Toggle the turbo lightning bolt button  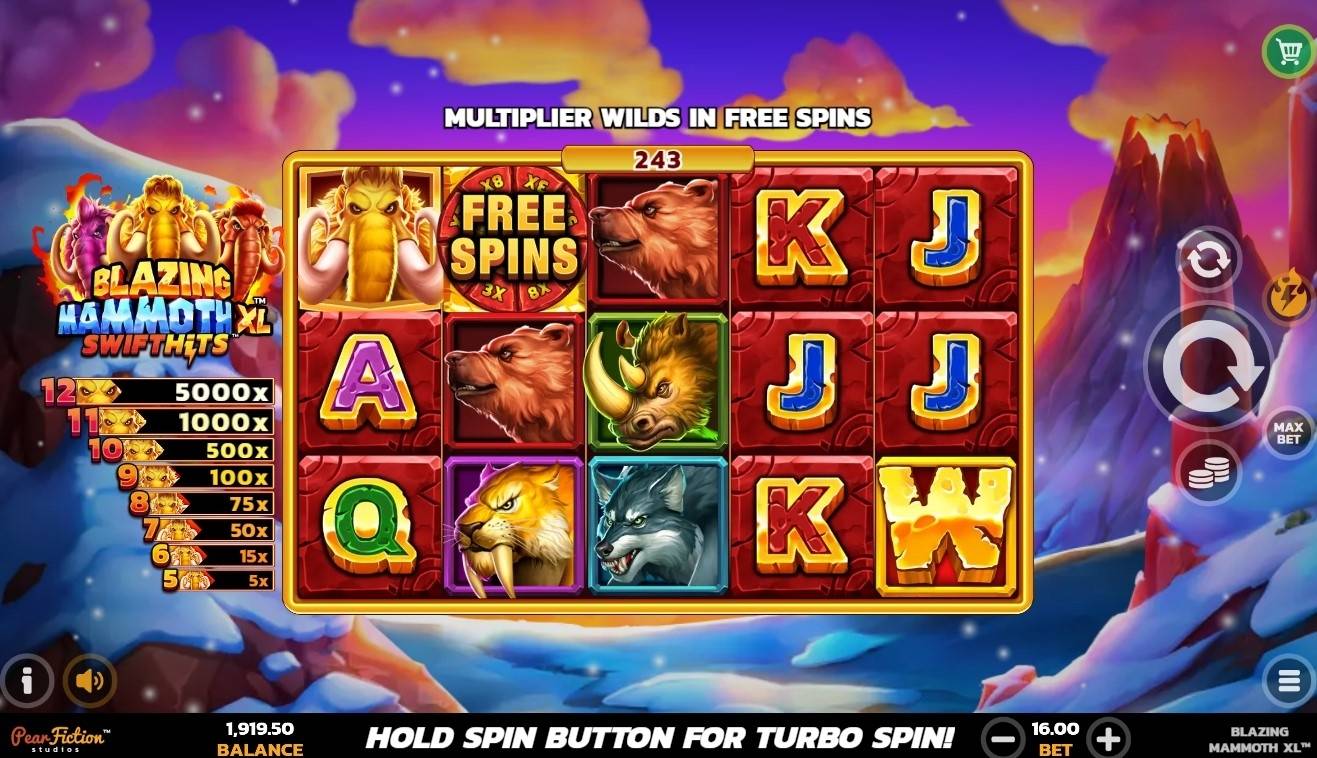[x=1290, y=297]
